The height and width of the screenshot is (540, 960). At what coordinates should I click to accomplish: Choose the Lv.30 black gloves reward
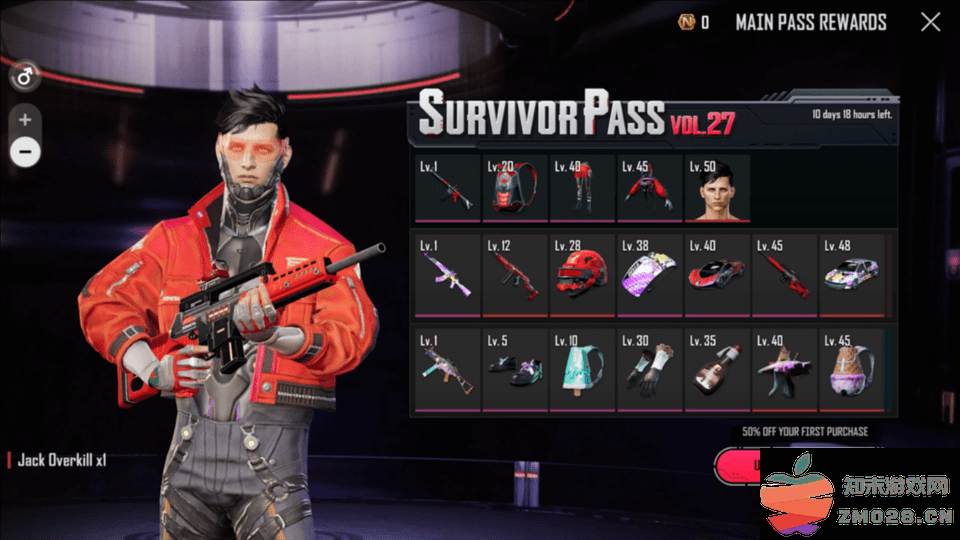(649, 368)
